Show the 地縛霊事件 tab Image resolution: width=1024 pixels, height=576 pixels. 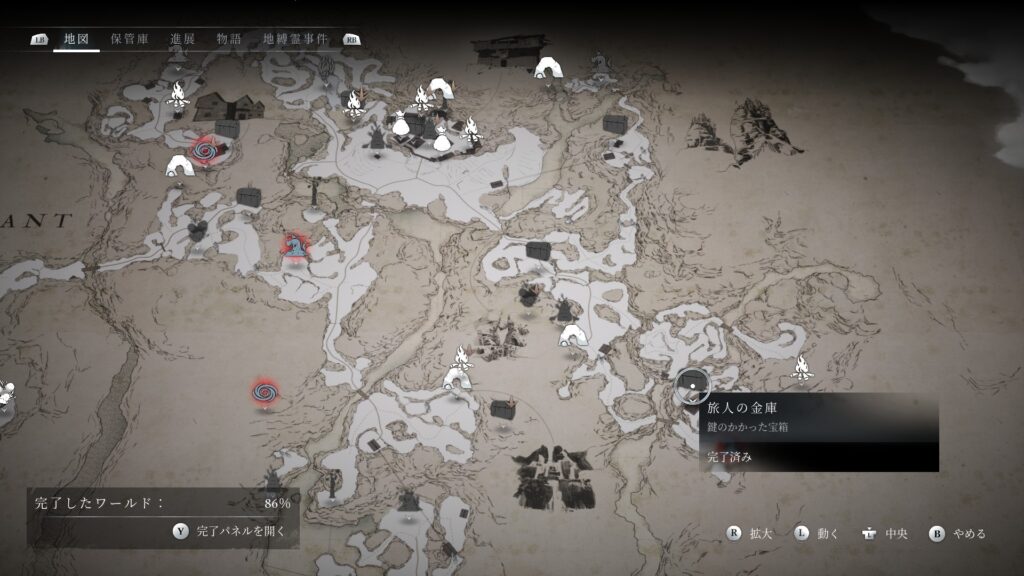[295, 39]
